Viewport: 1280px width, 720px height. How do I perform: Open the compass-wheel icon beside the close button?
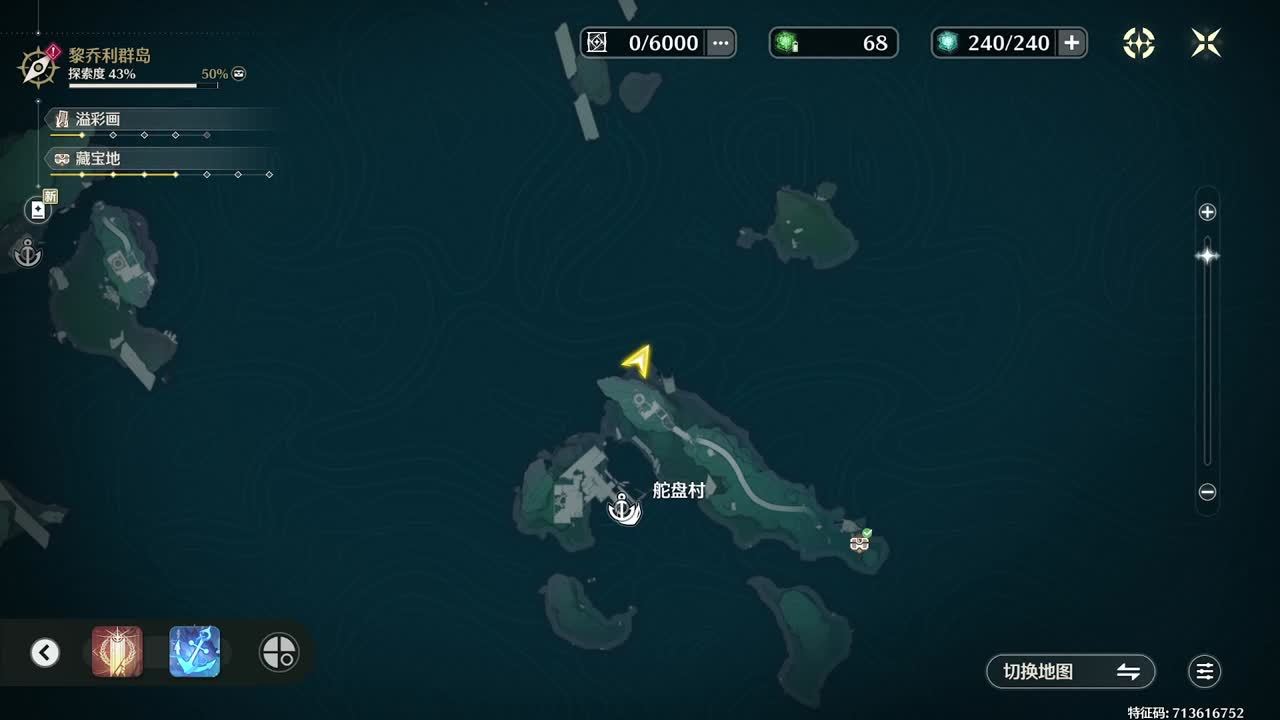pos(1139,43)
